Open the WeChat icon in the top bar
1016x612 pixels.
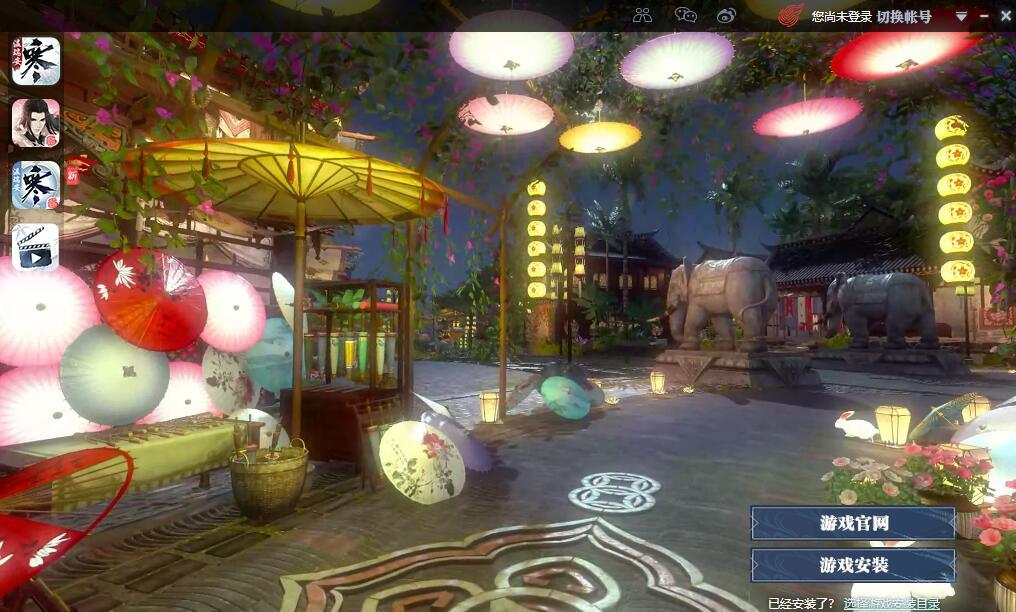[x=685, y=15]
